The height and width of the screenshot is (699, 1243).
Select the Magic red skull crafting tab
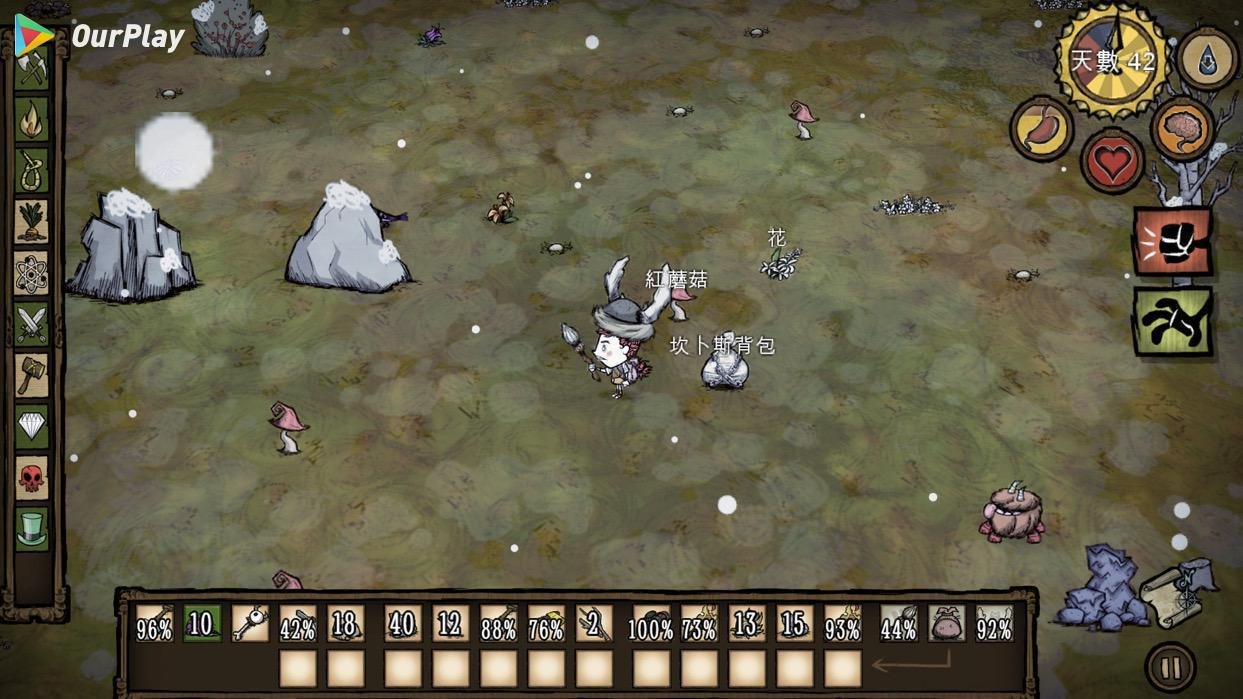click(32, 478)
